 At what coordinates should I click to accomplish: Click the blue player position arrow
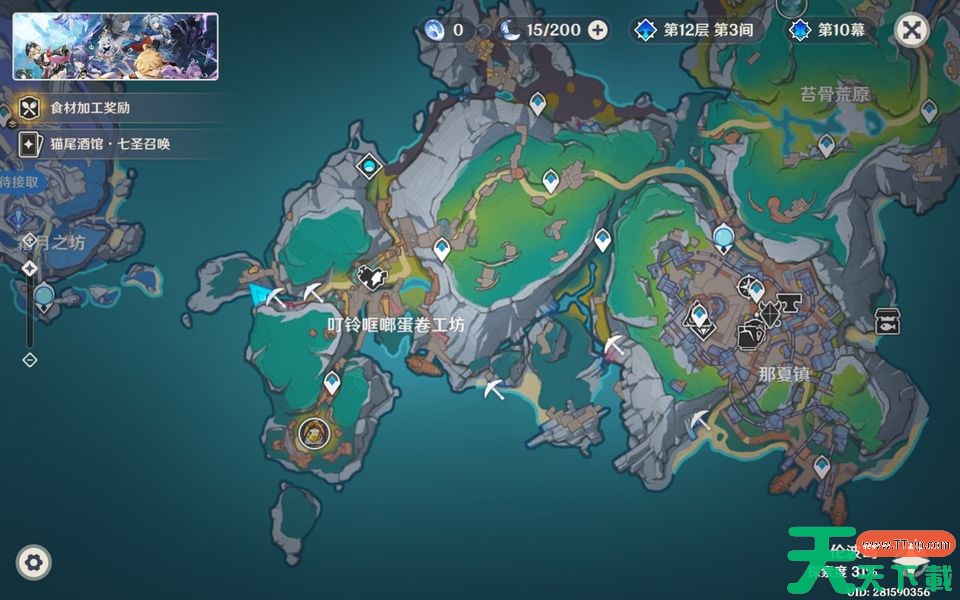point(262,293)
